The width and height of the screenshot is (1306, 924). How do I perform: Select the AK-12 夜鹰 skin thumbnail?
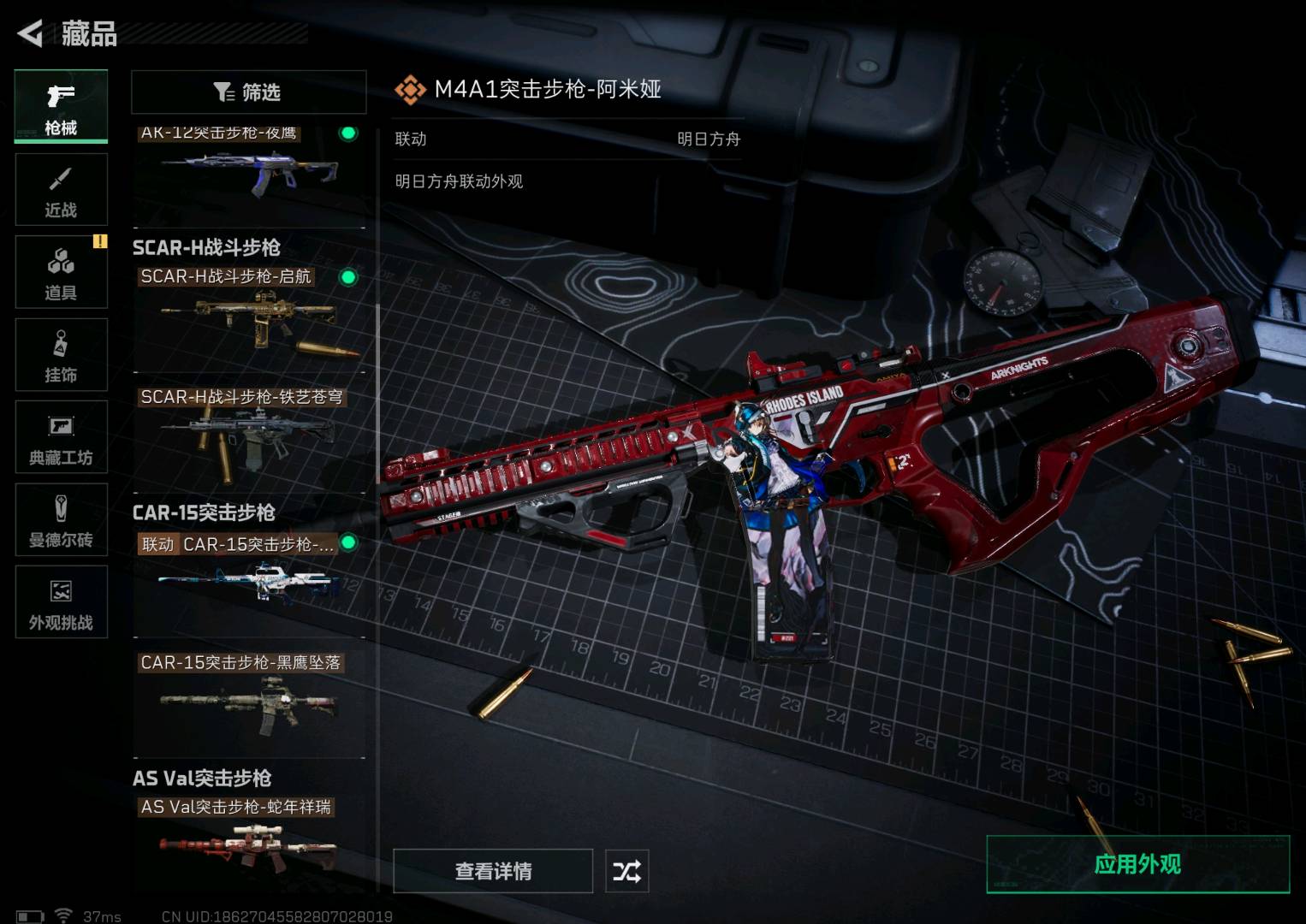point(248,171)
